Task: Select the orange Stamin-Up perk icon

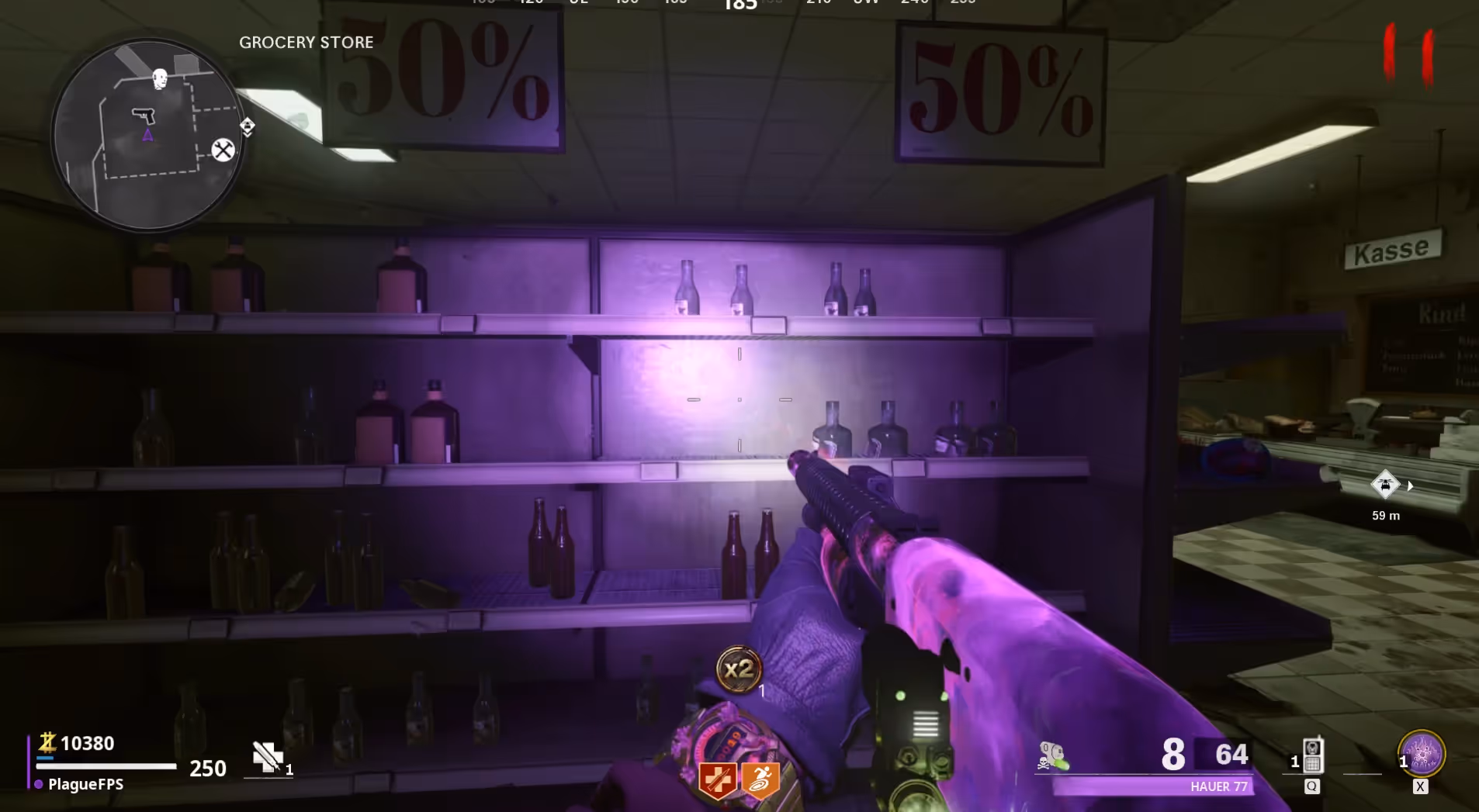Action: coord(760,780)
